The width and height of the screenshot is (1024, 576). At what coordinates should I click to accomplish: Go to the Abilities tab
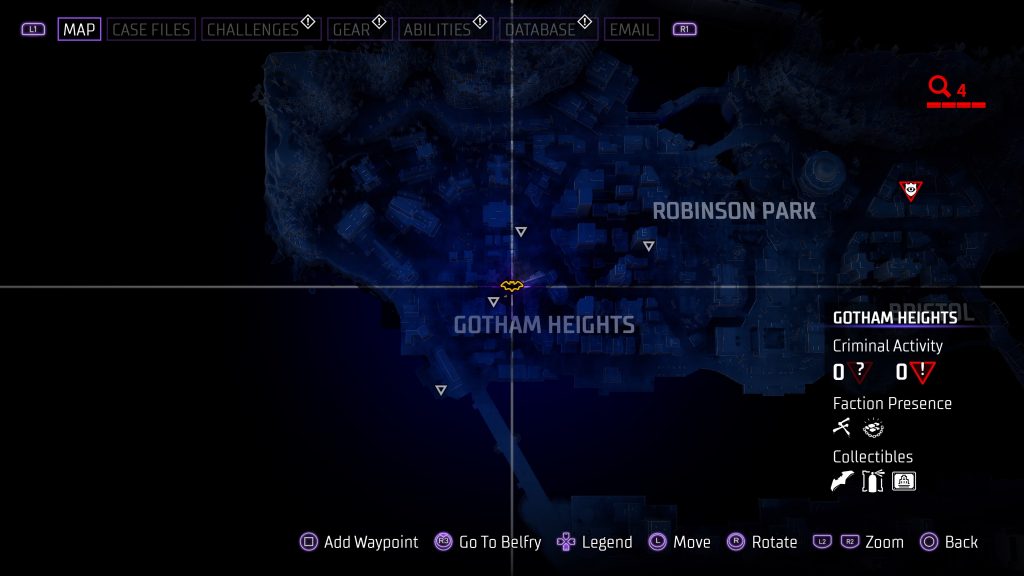(435, 29)
